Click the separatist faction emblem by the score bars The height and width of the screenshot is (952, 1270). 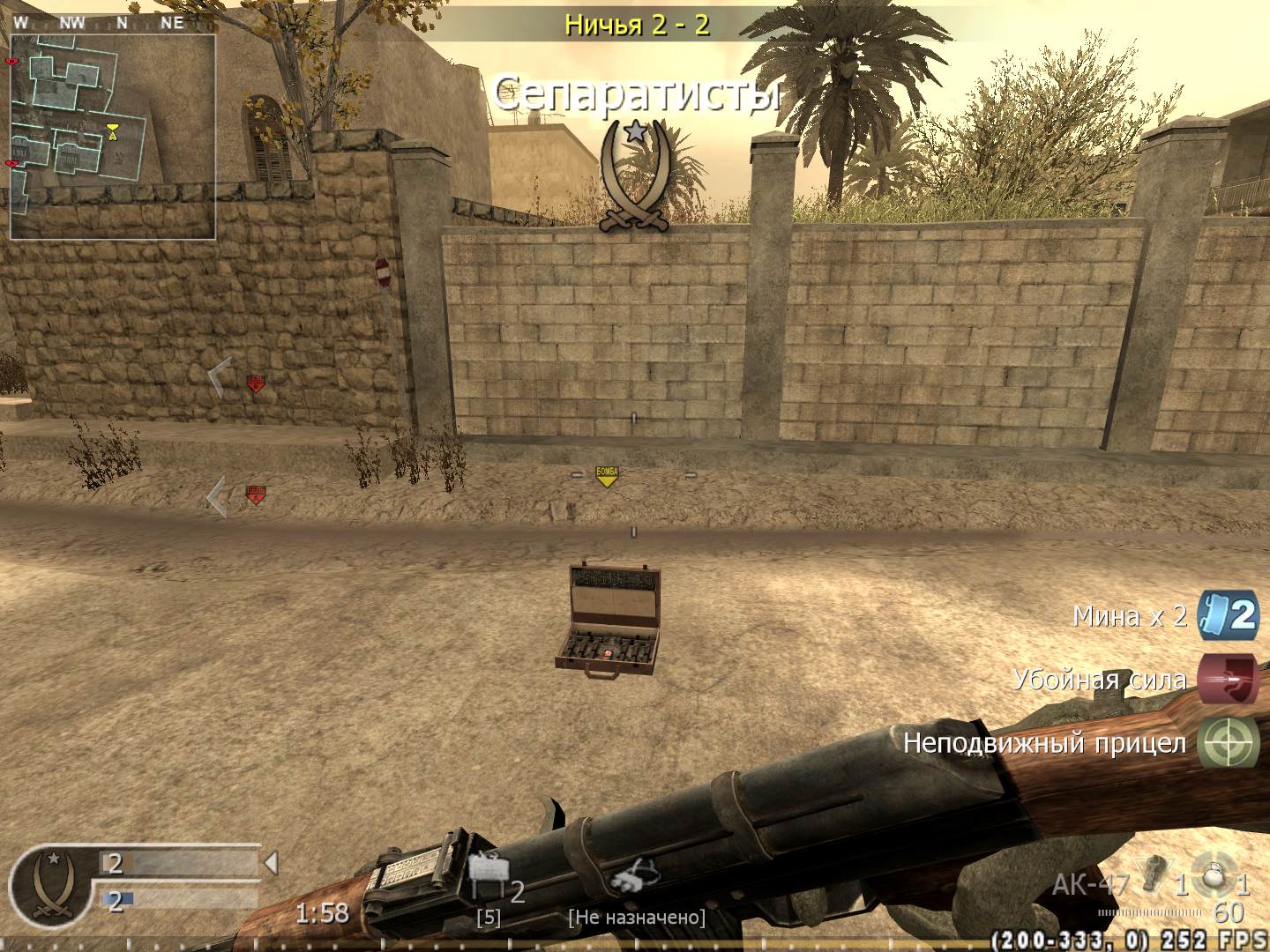(49, 884)
